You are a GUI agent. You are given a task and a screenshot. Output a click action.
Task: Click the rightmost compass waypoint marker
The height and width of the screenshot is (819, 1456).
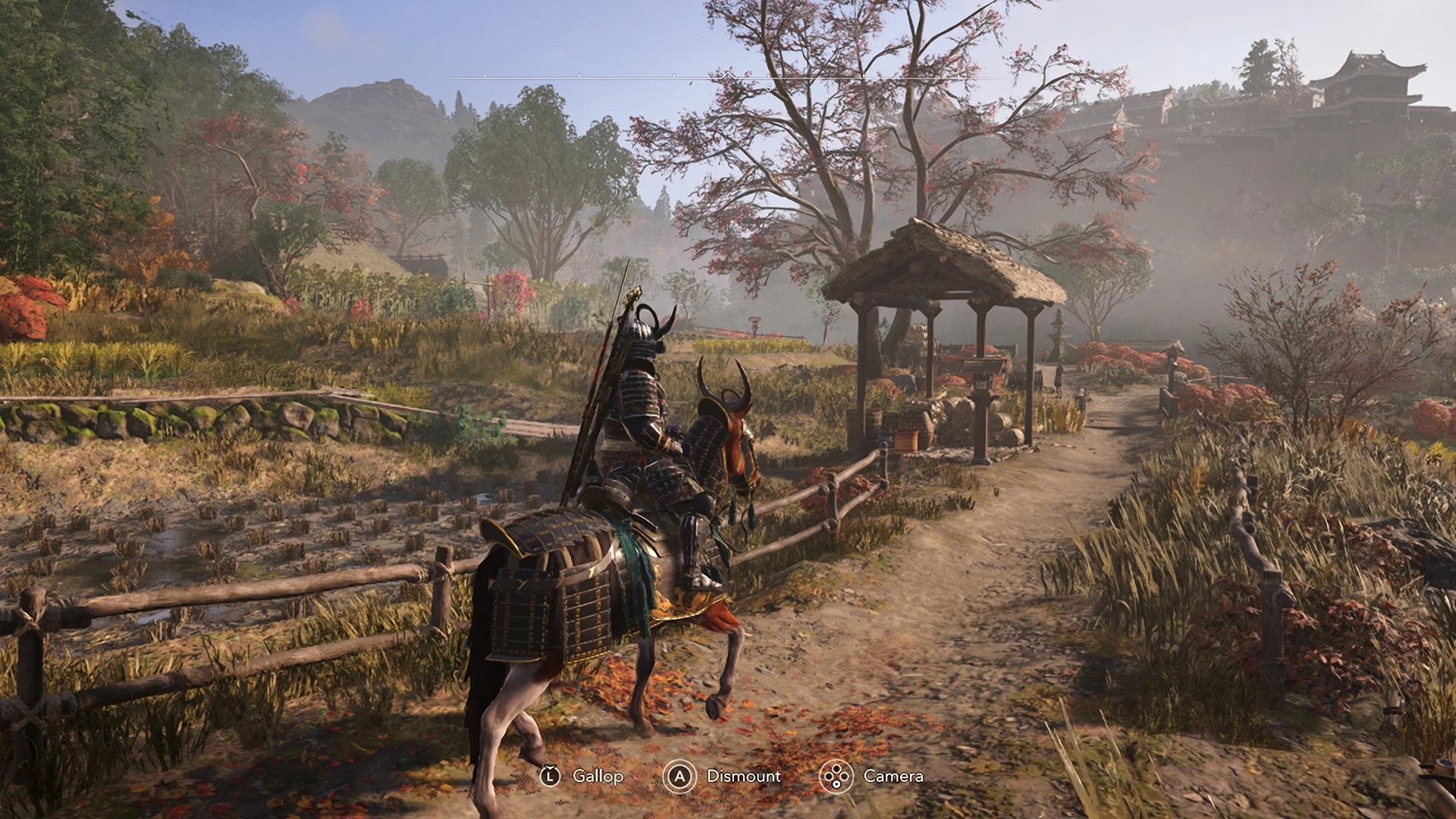click(x=959, y=76)
